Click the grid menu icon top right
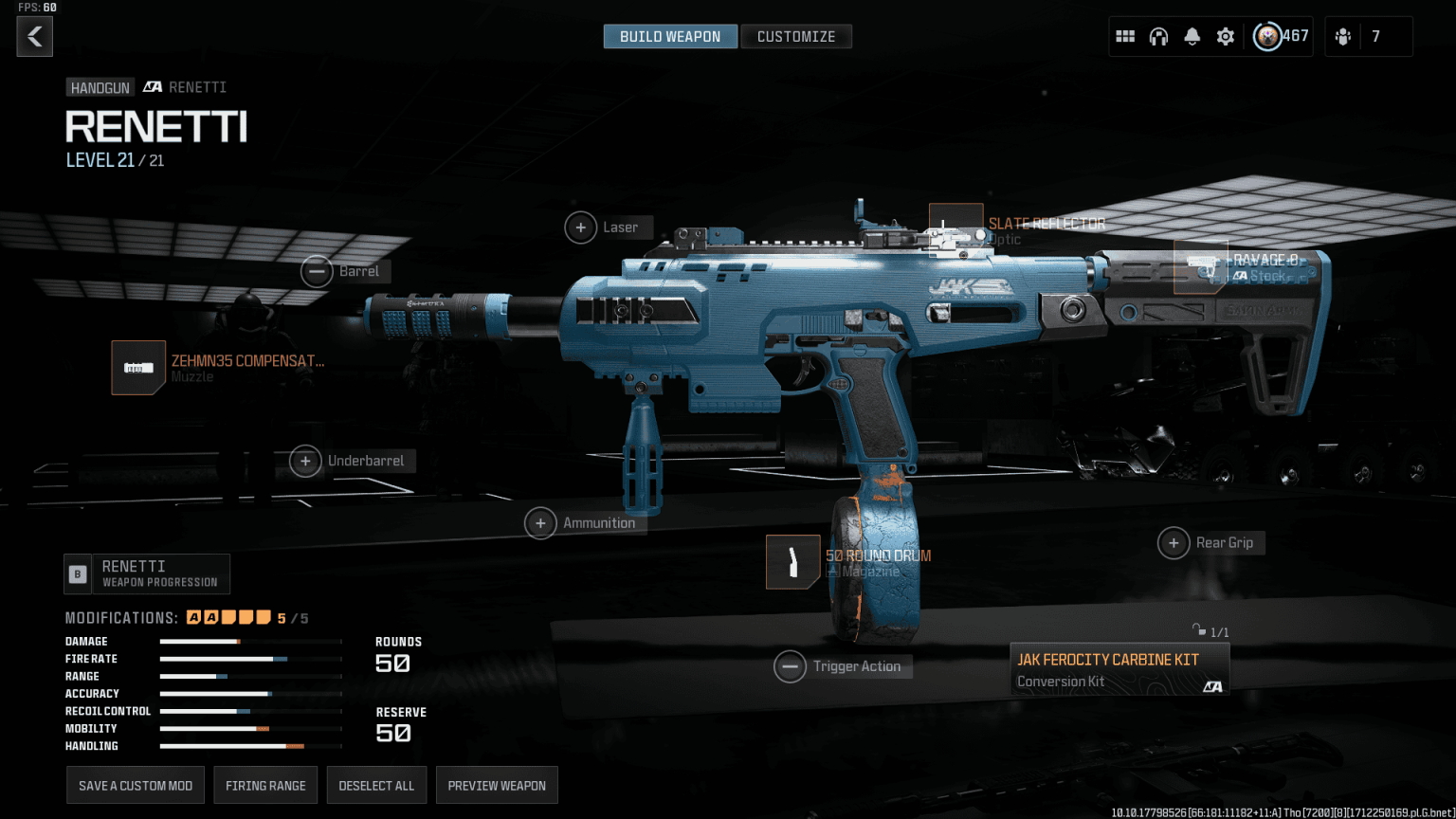 click(x=1125, y=35)
